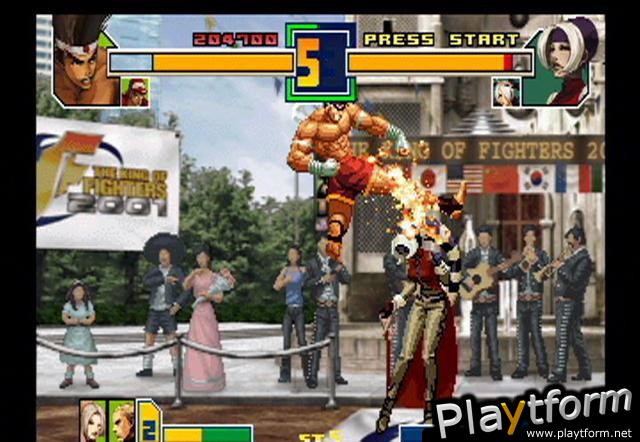Open the Playtform watermark link
Image resolution: width=640 pixels, height=442 pixels.
531,414
